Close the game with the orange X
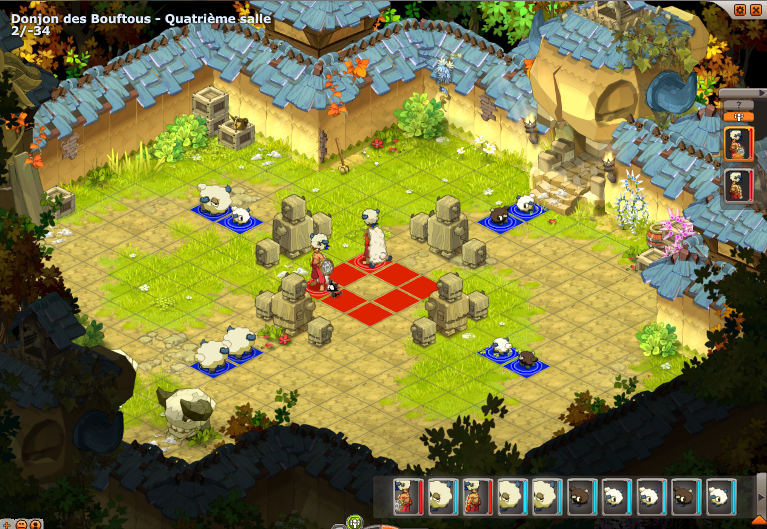Screen dimensions: 767x529 point(756,9)
